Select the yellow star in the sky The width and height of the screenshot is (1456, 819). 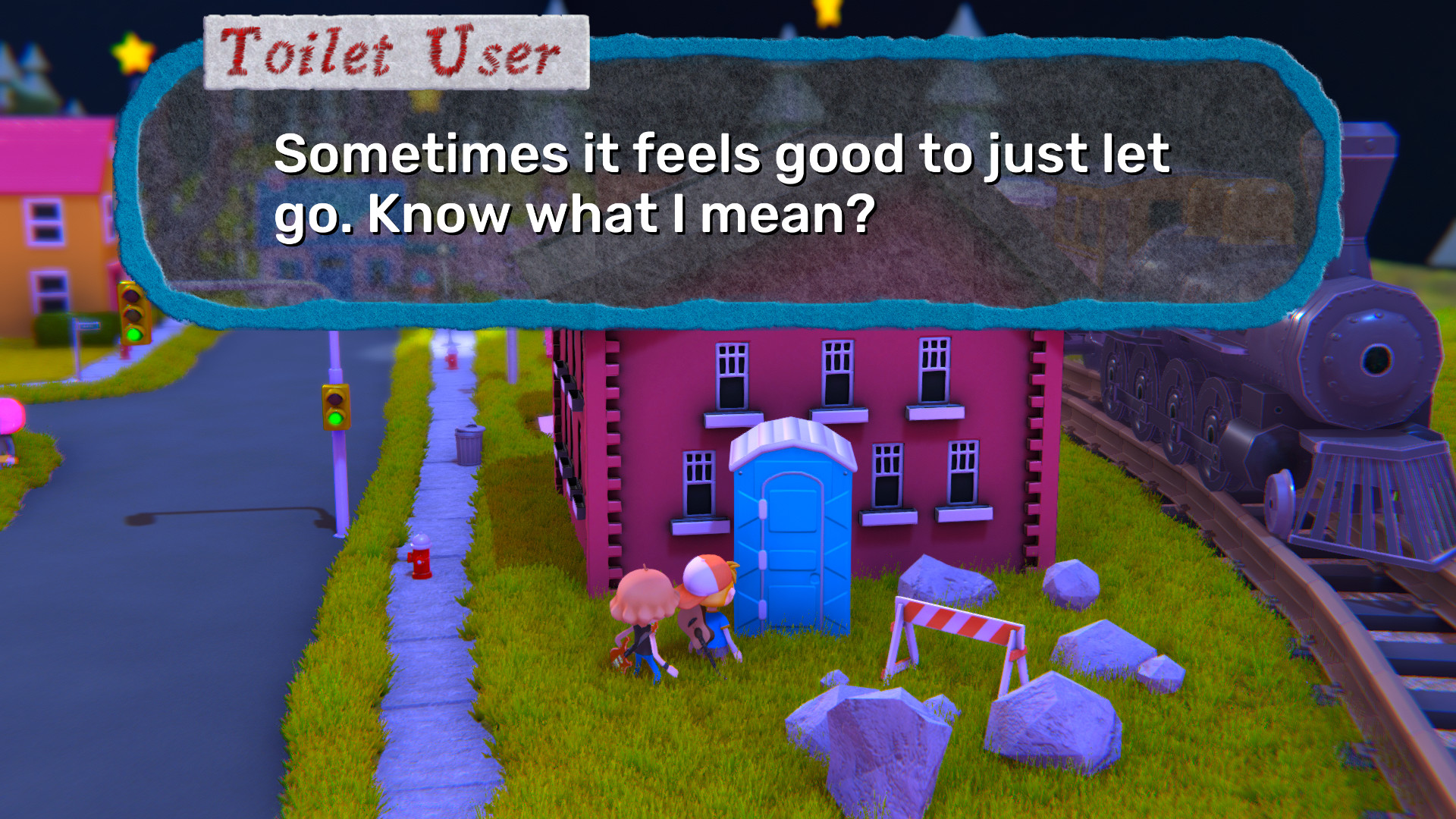pyautogui.click(x=130, y=52)
